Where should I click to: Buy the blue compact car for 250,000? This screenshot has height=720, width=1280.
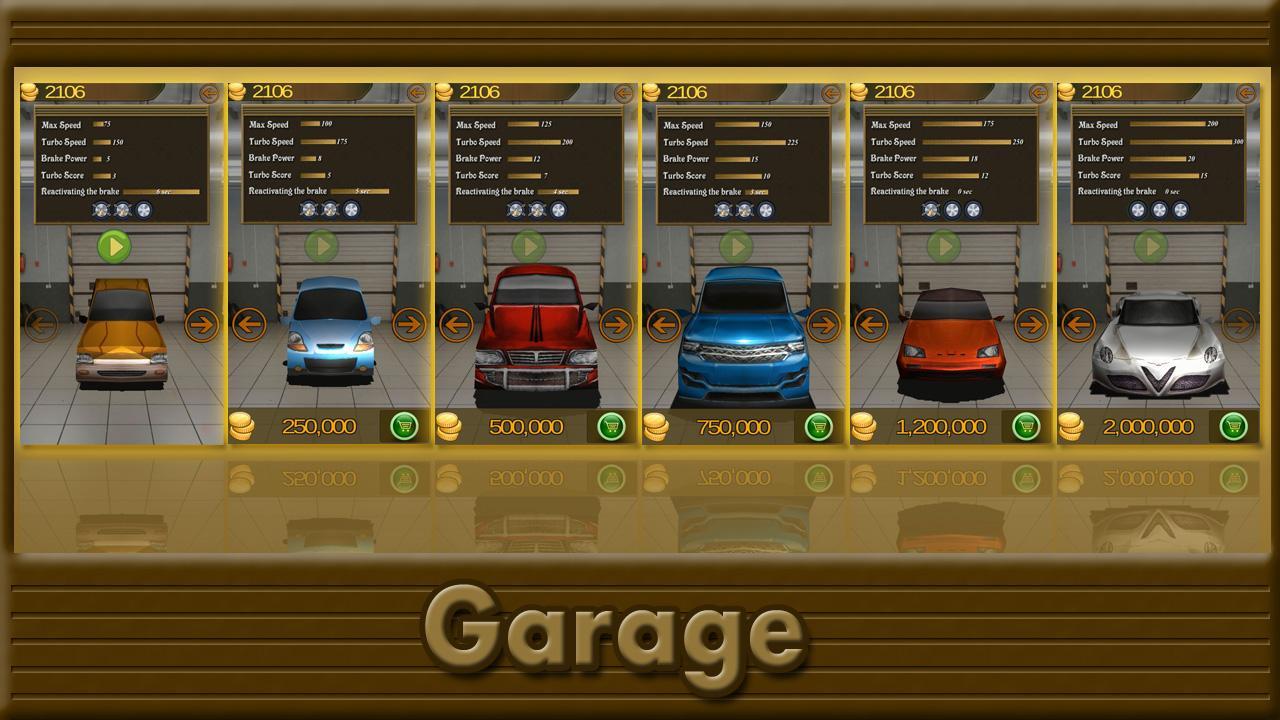404,427
